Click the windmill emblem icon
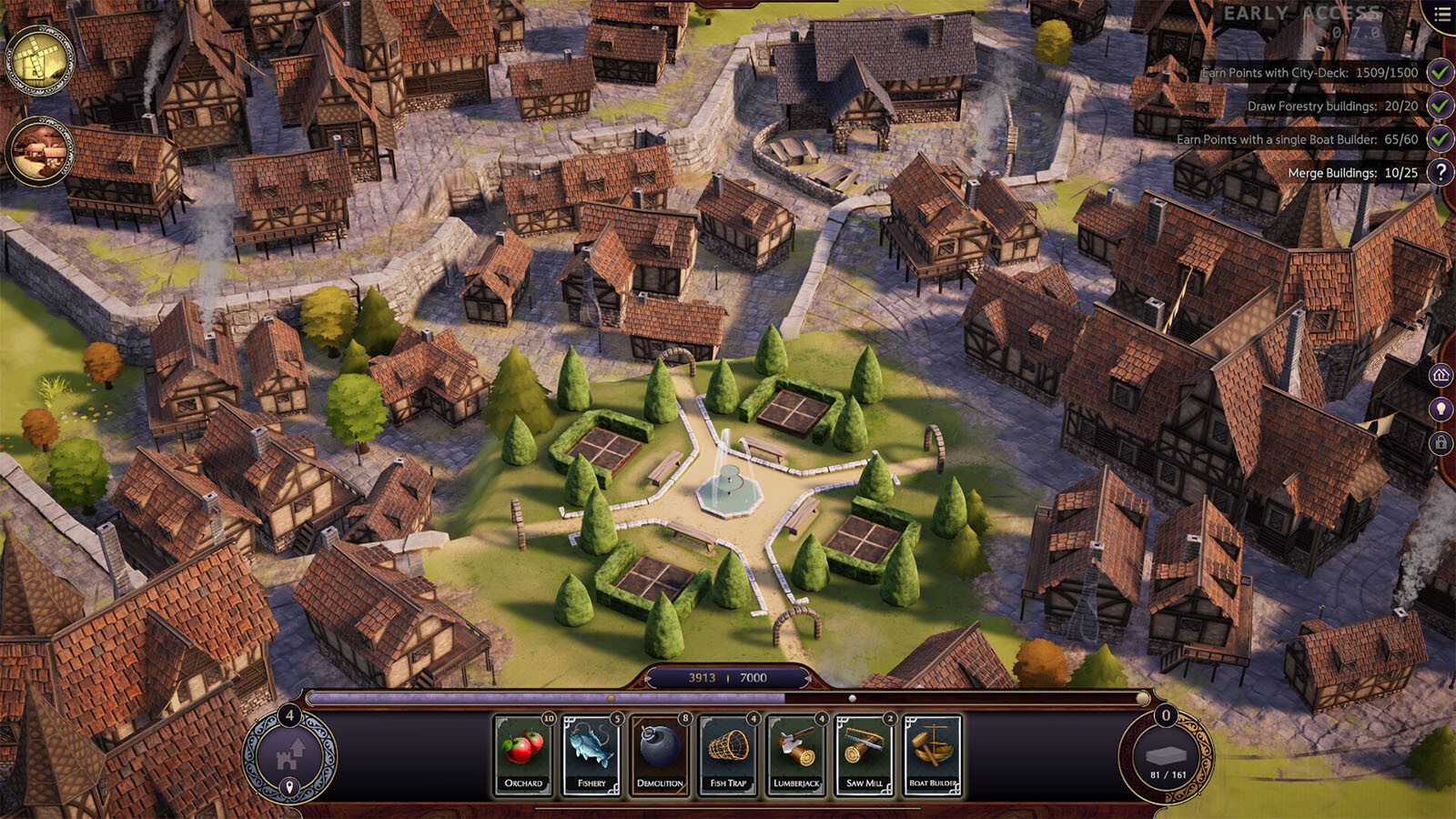Image resolution: width=1456 pixels, height=819 pixels. (x=39, y=61)
